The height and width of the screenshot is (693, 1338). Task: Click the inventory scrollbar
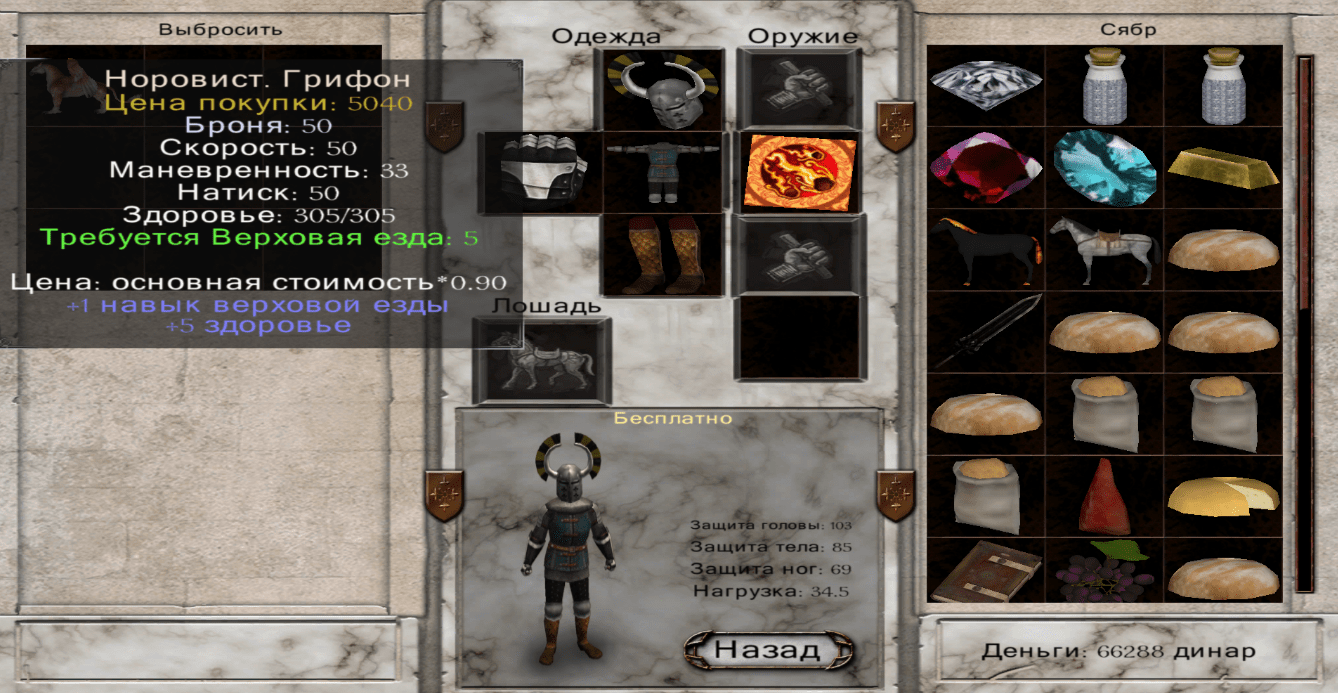(x=1305, y=320)
